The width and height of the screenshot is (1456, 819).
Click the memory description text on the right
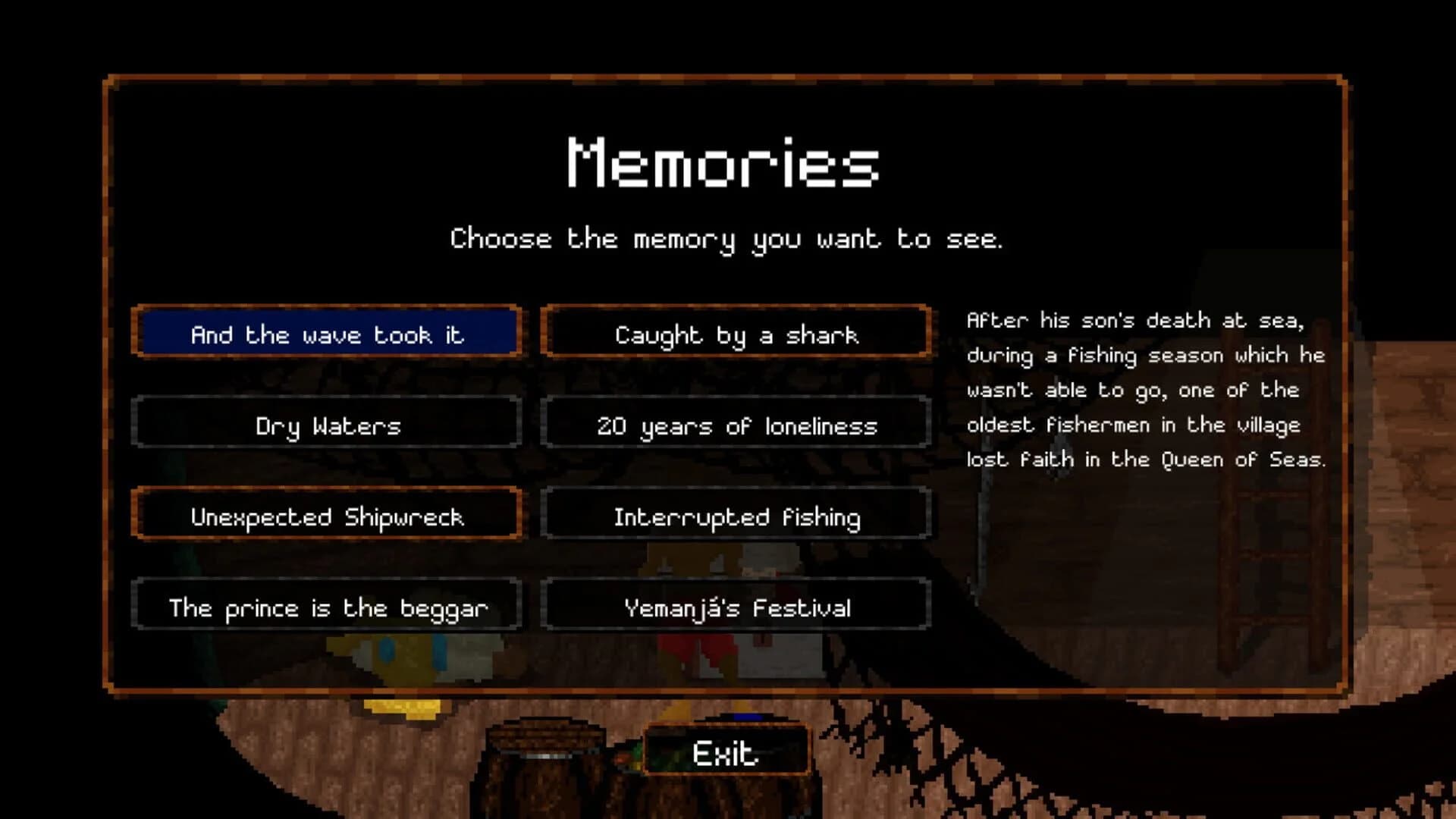[x=1145, y=391]
